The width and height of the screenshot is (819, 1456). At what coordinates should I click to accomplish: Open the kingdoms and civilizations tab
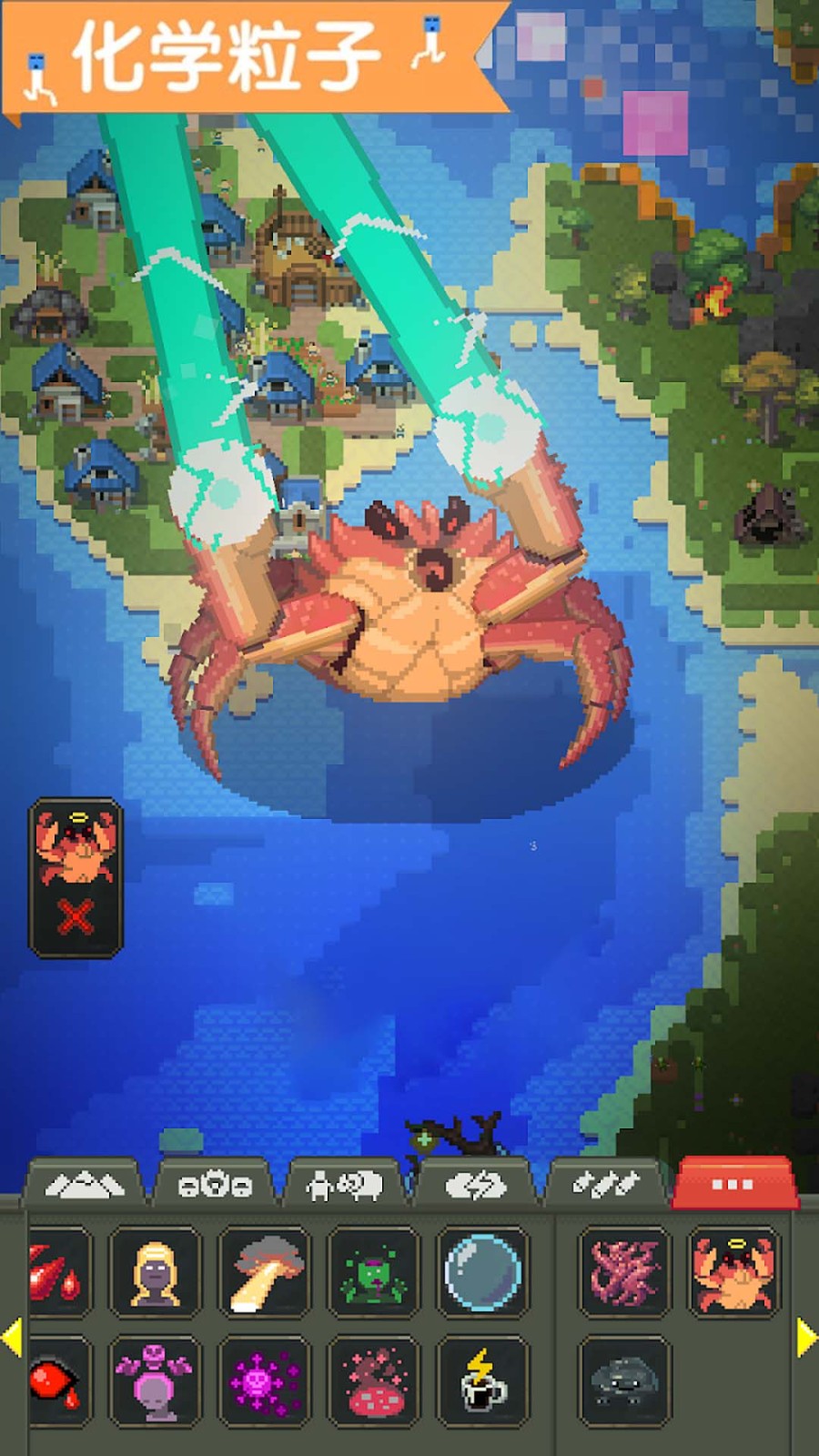[215, 1185]
